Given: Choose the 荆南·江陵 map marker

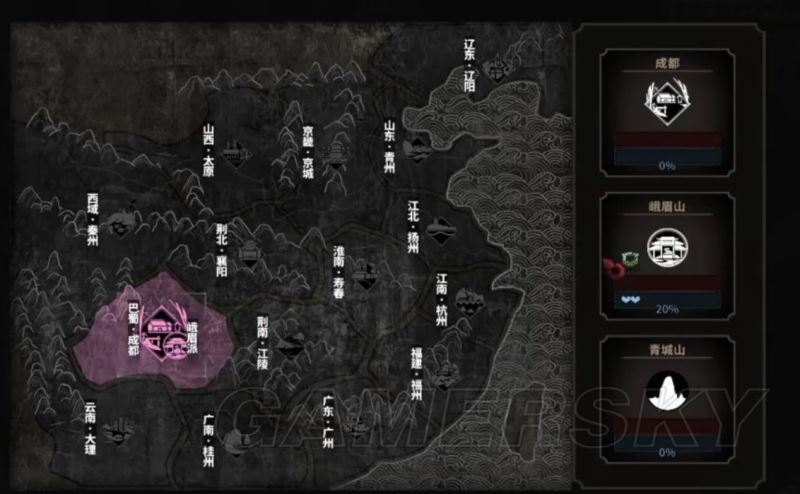Looking at the screenshot, I should [289, 346].
